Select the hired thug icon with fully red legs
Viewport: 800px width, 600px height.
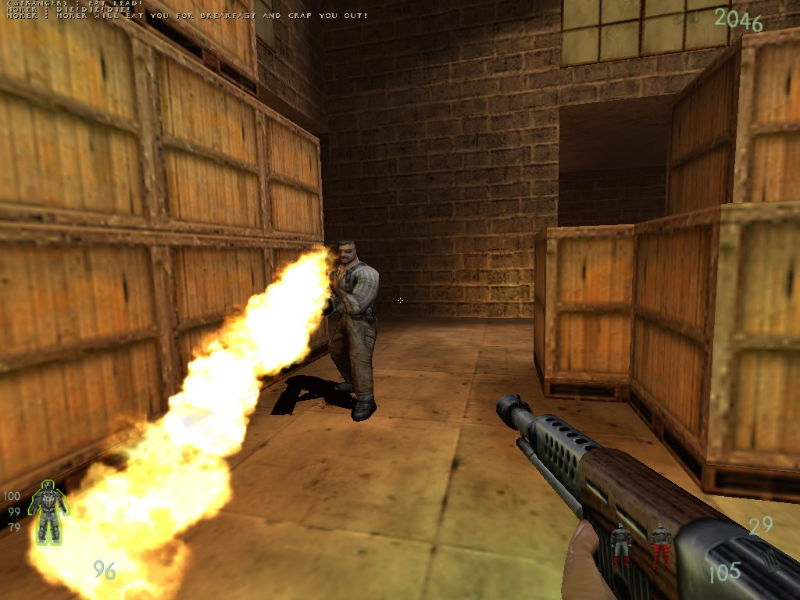tap(661, 545)
